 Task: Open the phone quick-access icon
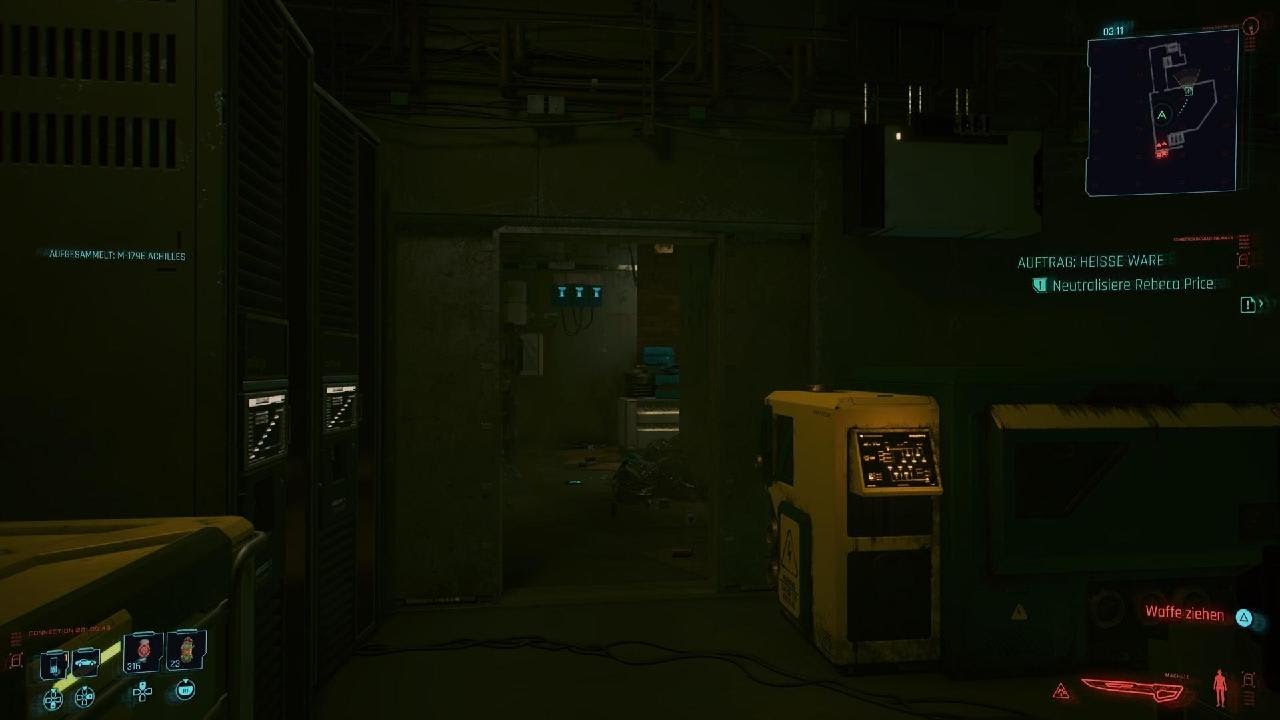[x=54, y=663]
